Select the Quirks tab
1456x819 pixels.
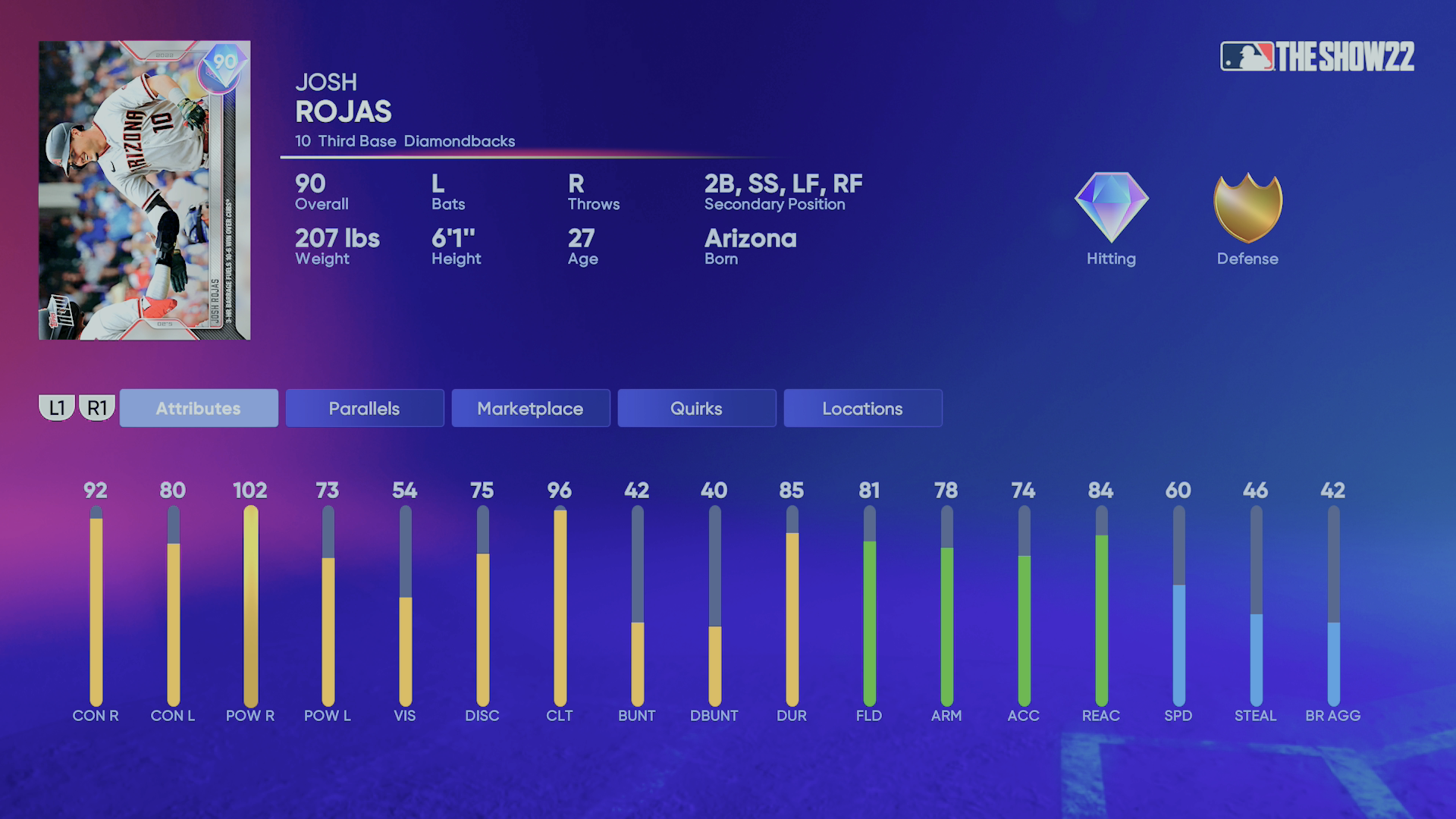click(x=696, y=408)
